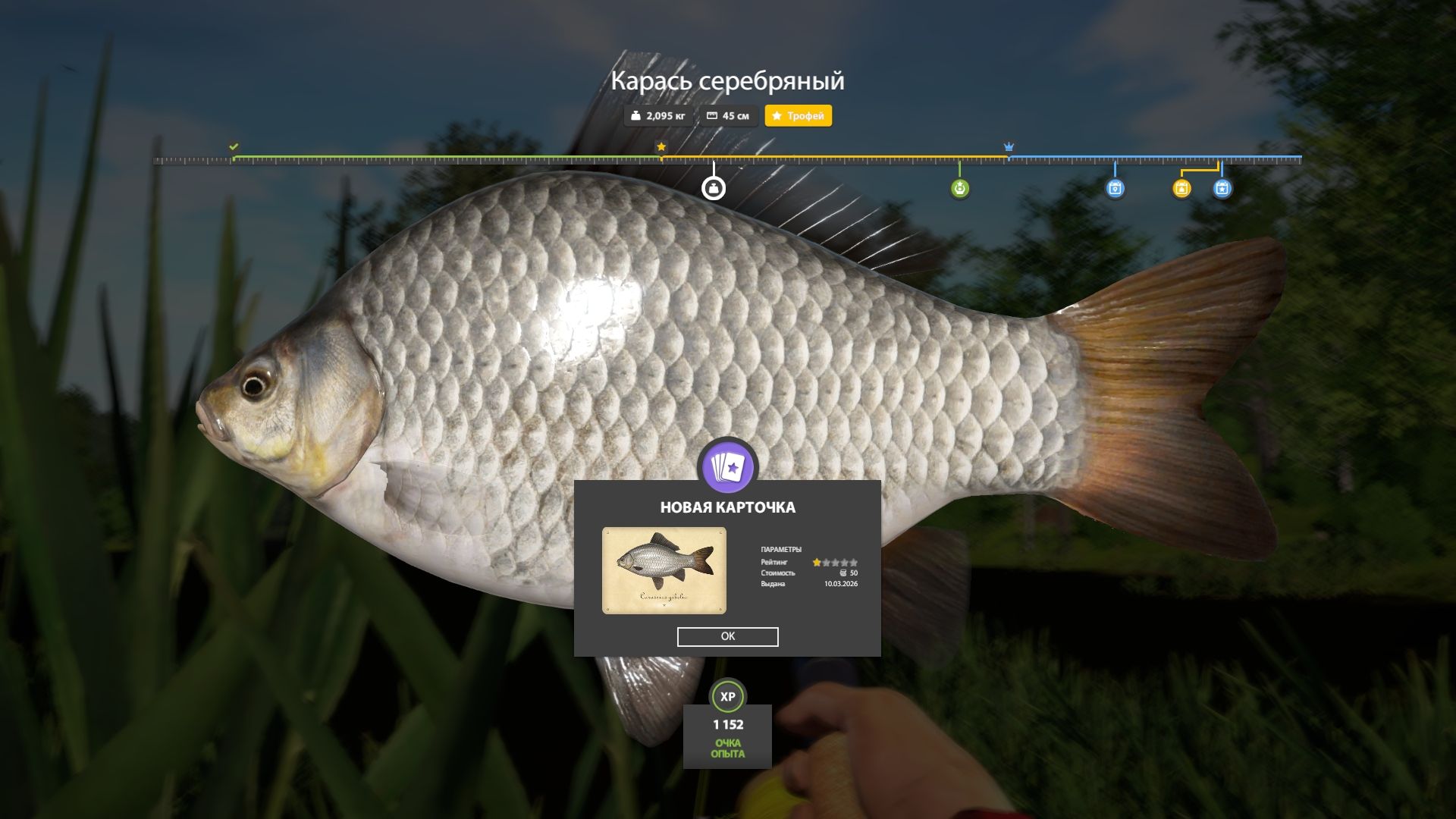Click the blue calendar marker with star
The width and height of the screenshot is (1456, 819).
1222,189
